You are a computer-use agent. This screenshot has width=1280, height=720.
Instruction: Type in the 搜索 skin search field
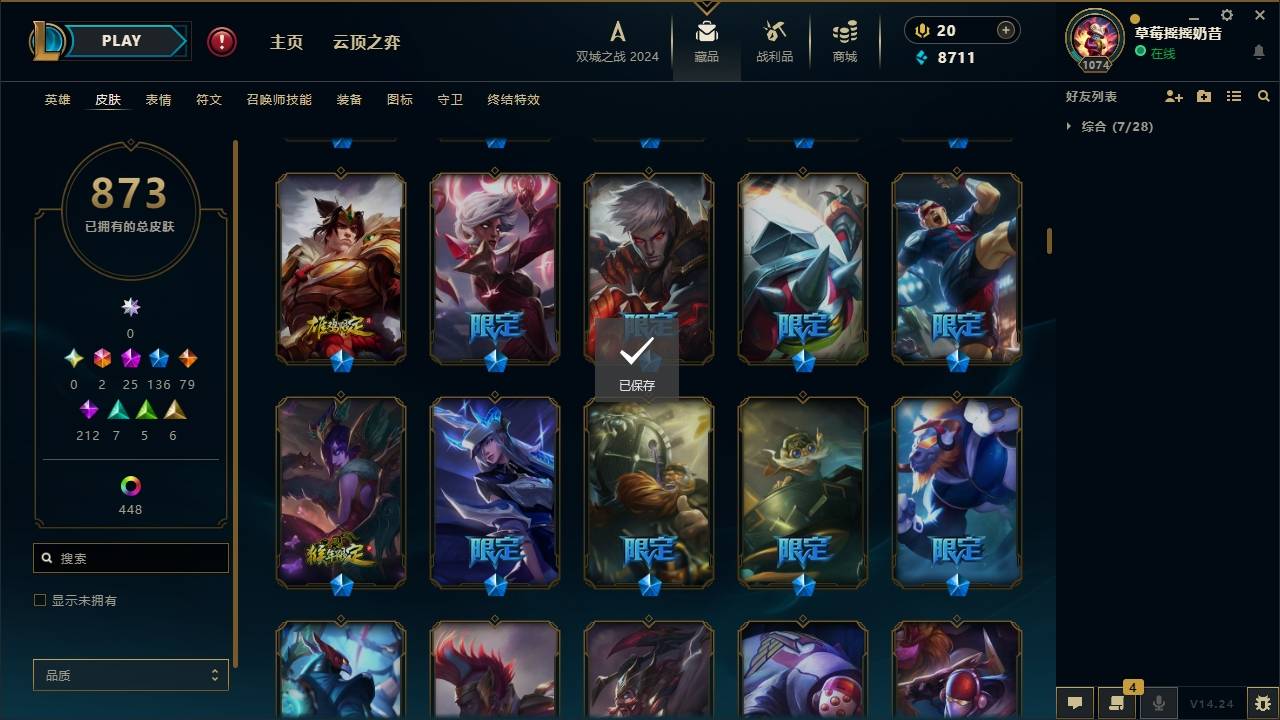(130, 557)
